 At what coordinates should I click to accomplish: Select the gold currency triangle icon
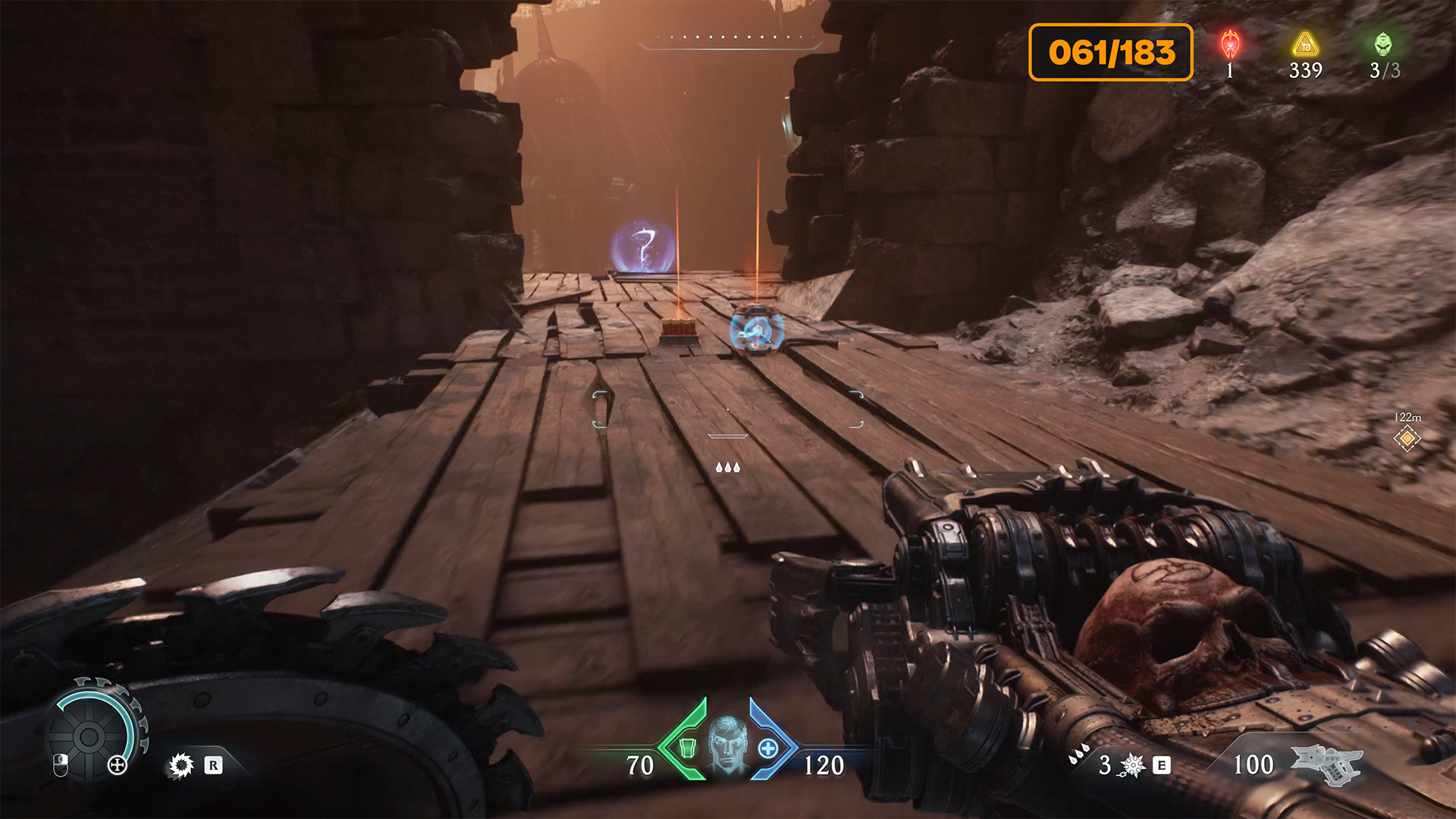(1305, 44)
